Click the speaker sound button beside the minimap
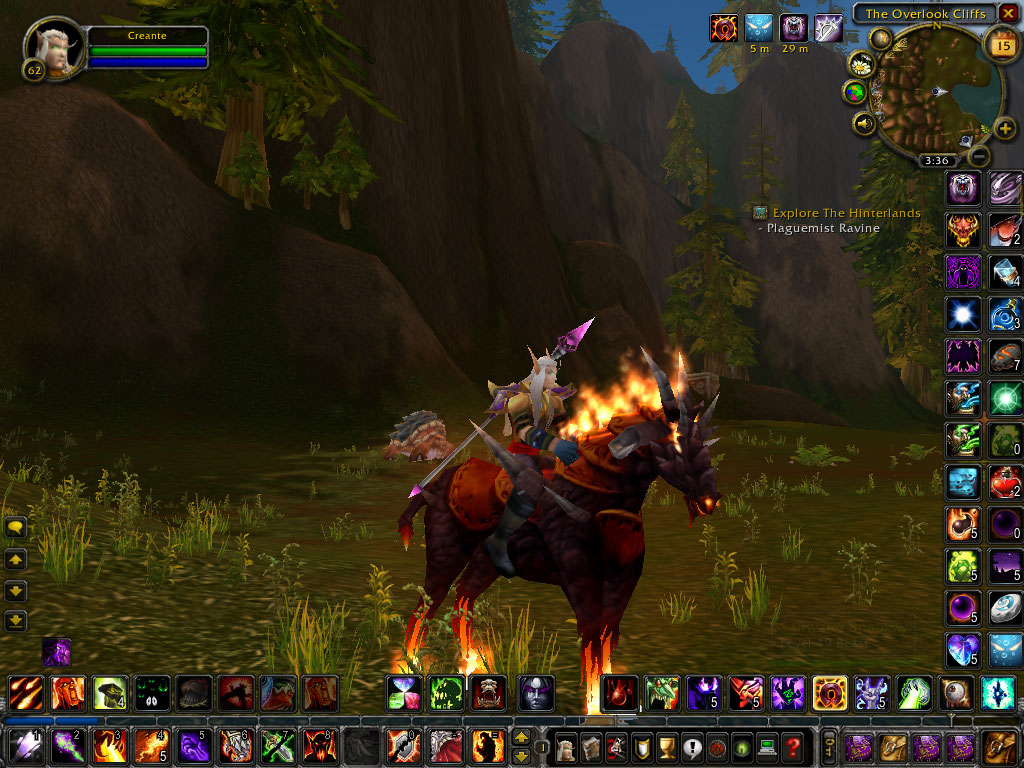This screenshot has width=1024, height=768. 863,123
